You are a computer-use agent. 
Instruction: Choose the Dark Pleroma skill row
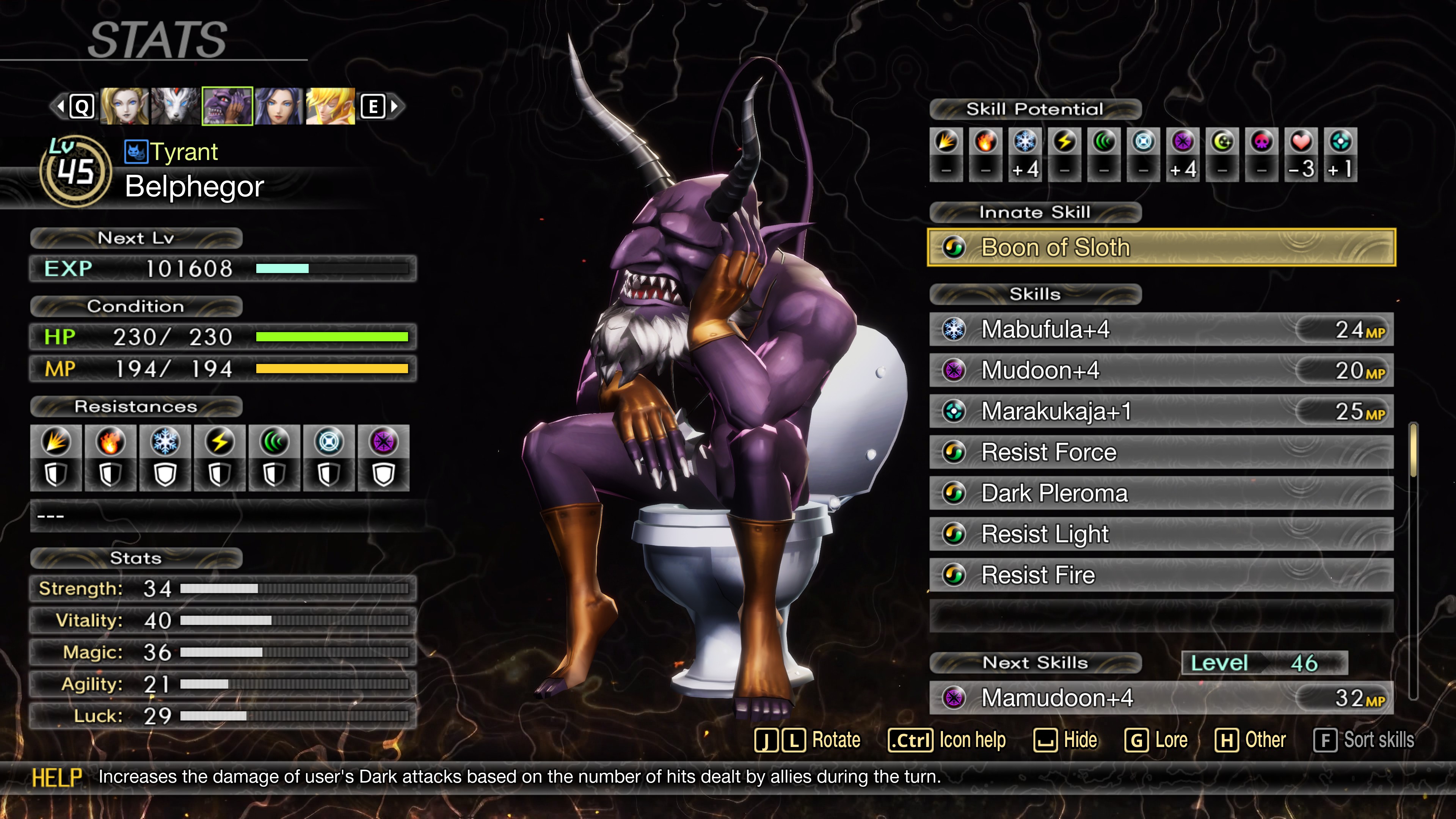tap(1161, 493)
